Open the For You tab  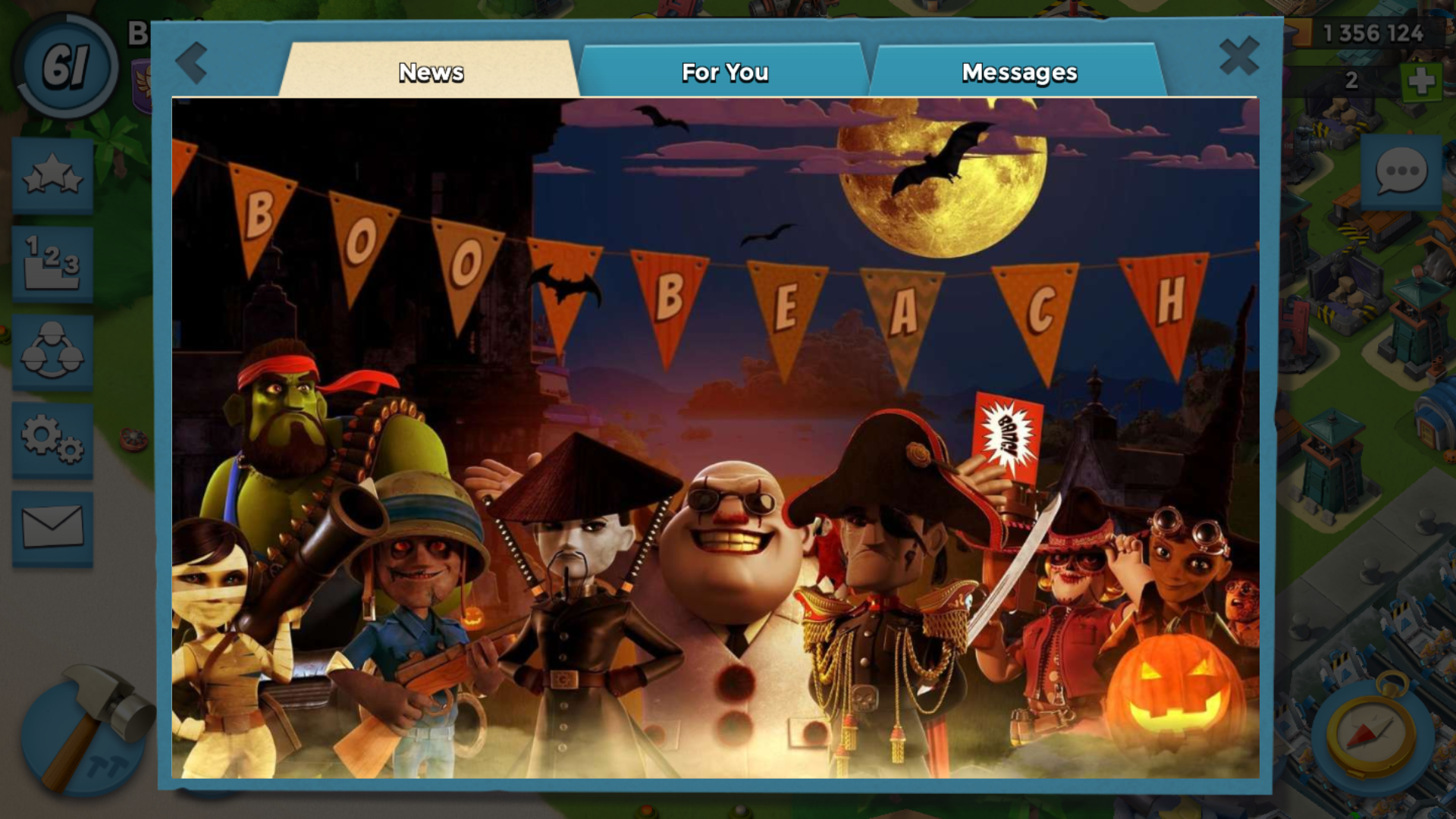coord(724,72)
